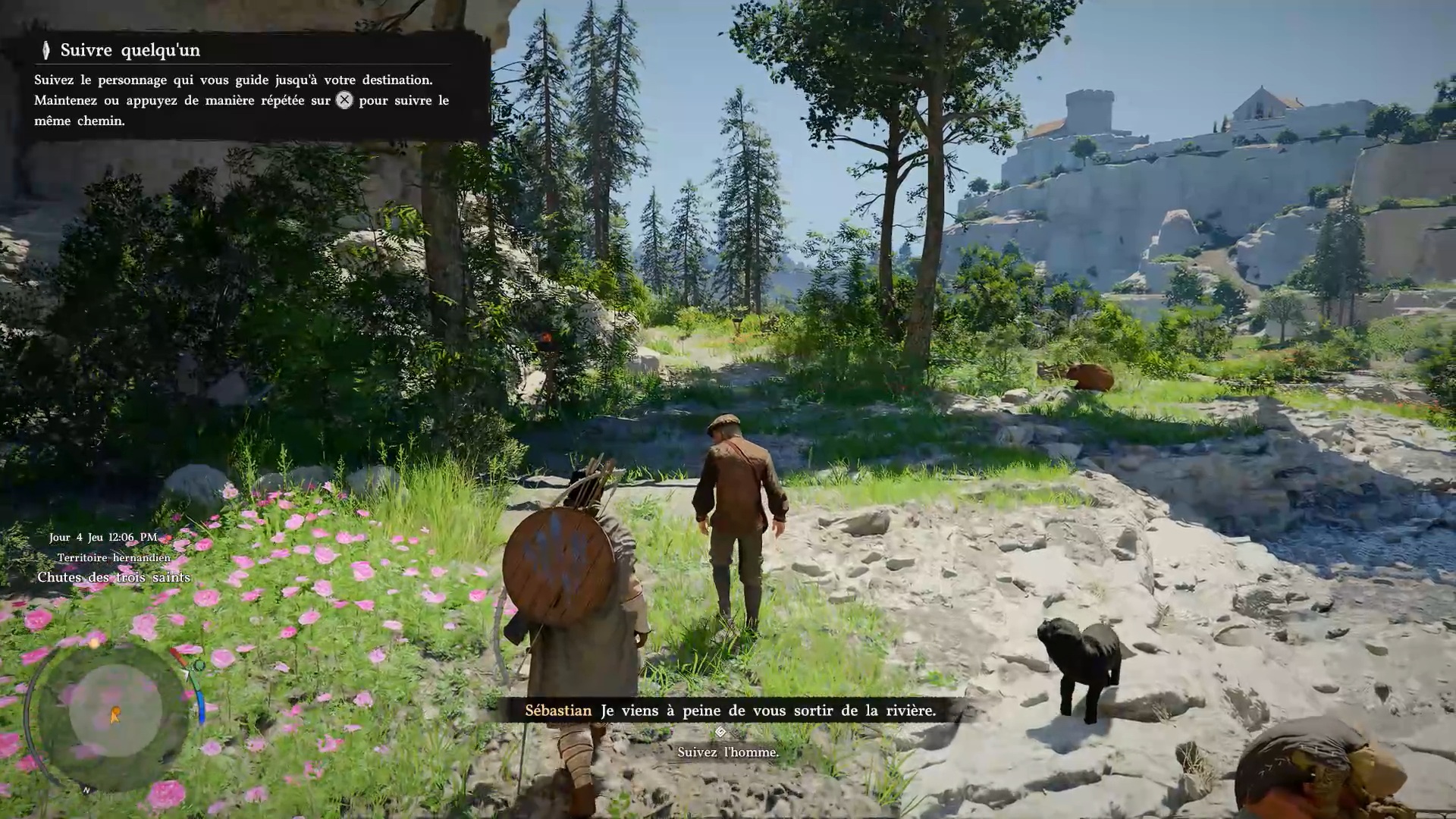
Task: Select the "Suivre quelqu'un" tutorial panel
Action: [x=243, y=86]
